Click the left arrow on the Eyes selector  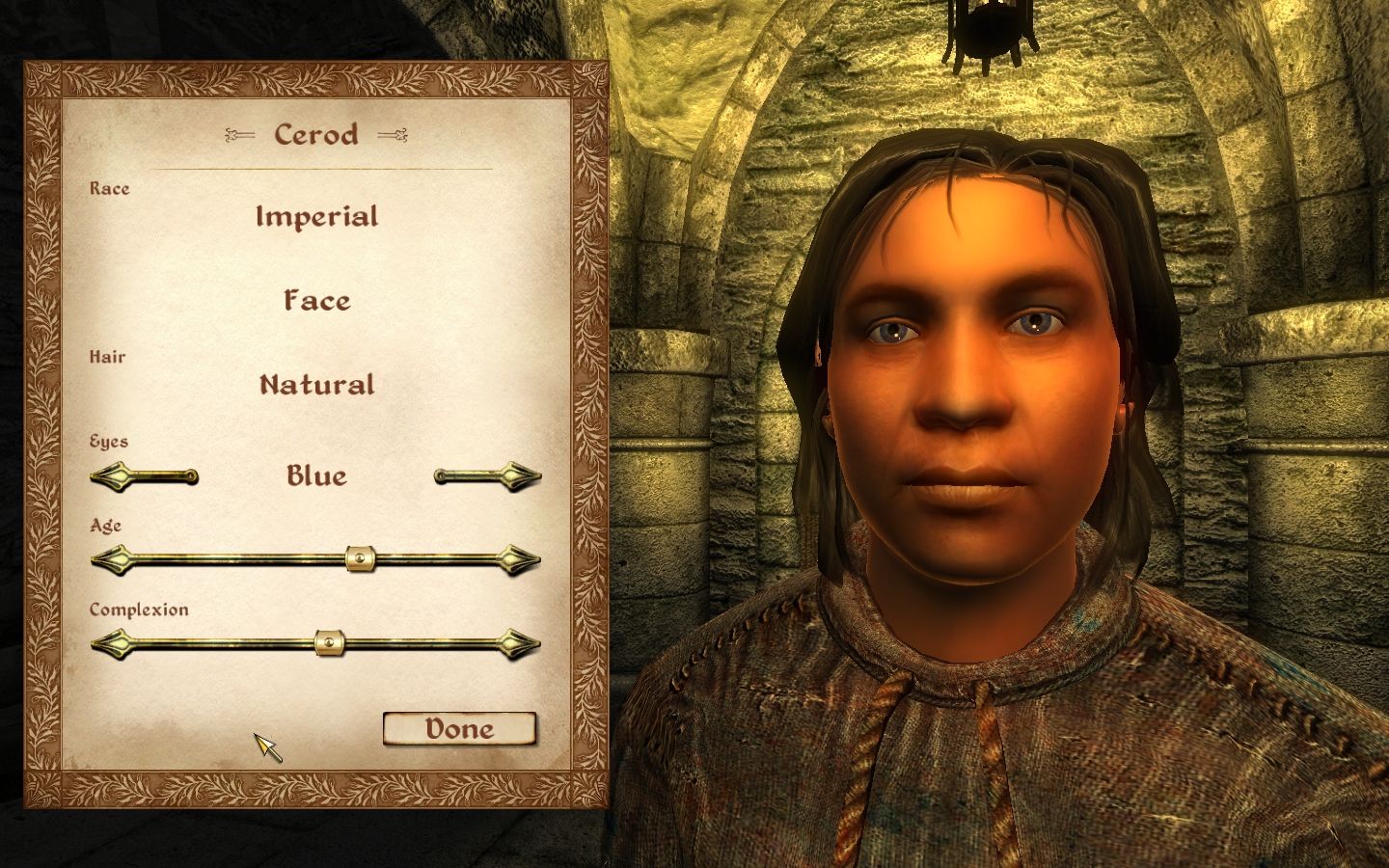tap(113, 475)
